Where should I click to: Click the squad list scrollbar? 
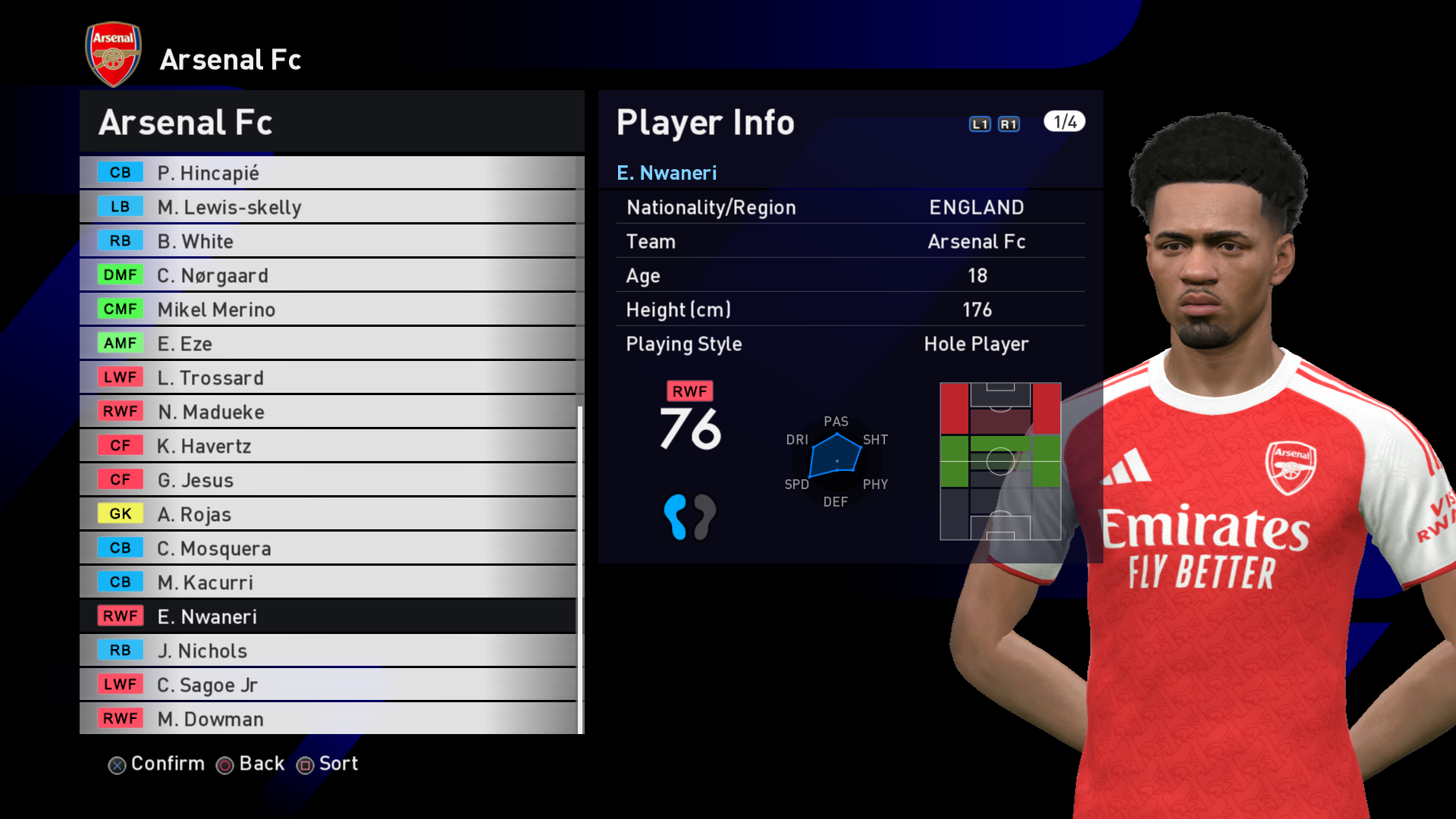[x=580, y=569]
